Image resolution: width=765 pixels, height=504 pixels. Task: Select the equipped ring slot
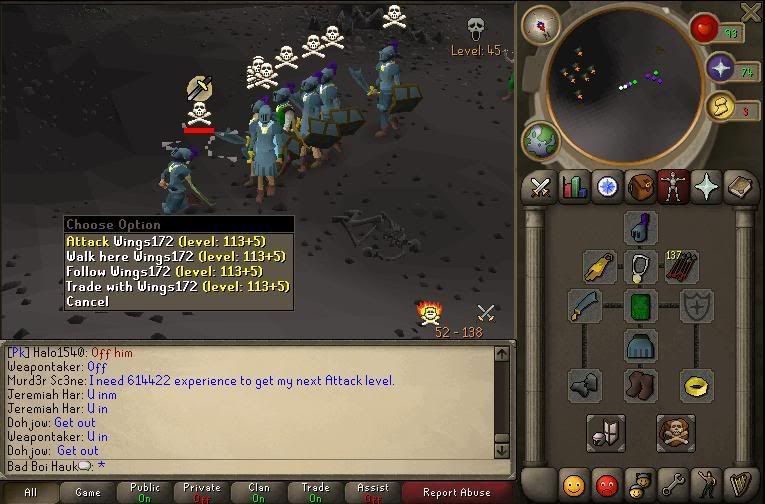[x=696, y=383]
